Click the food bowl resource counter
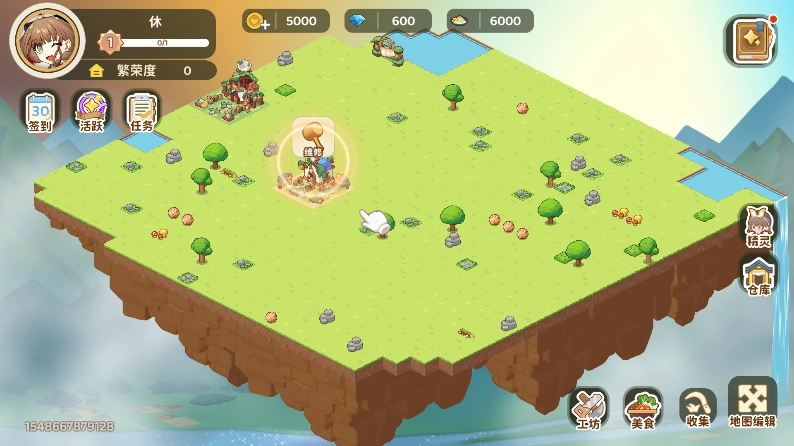794x446 pixels. 490,21
